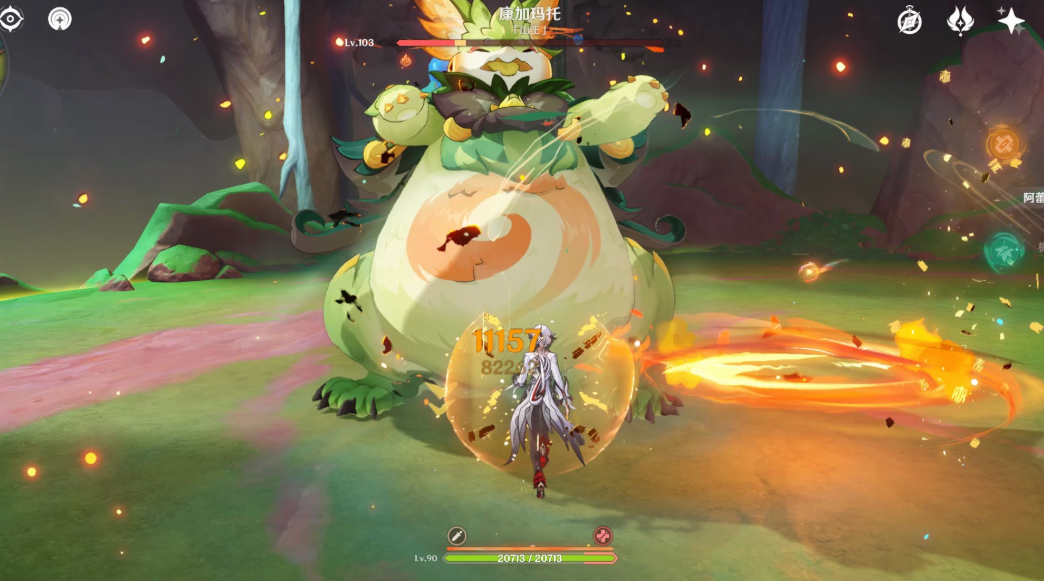Open the winged emblem menu icon
The image size is (1044, 581).
pos(960,20)
